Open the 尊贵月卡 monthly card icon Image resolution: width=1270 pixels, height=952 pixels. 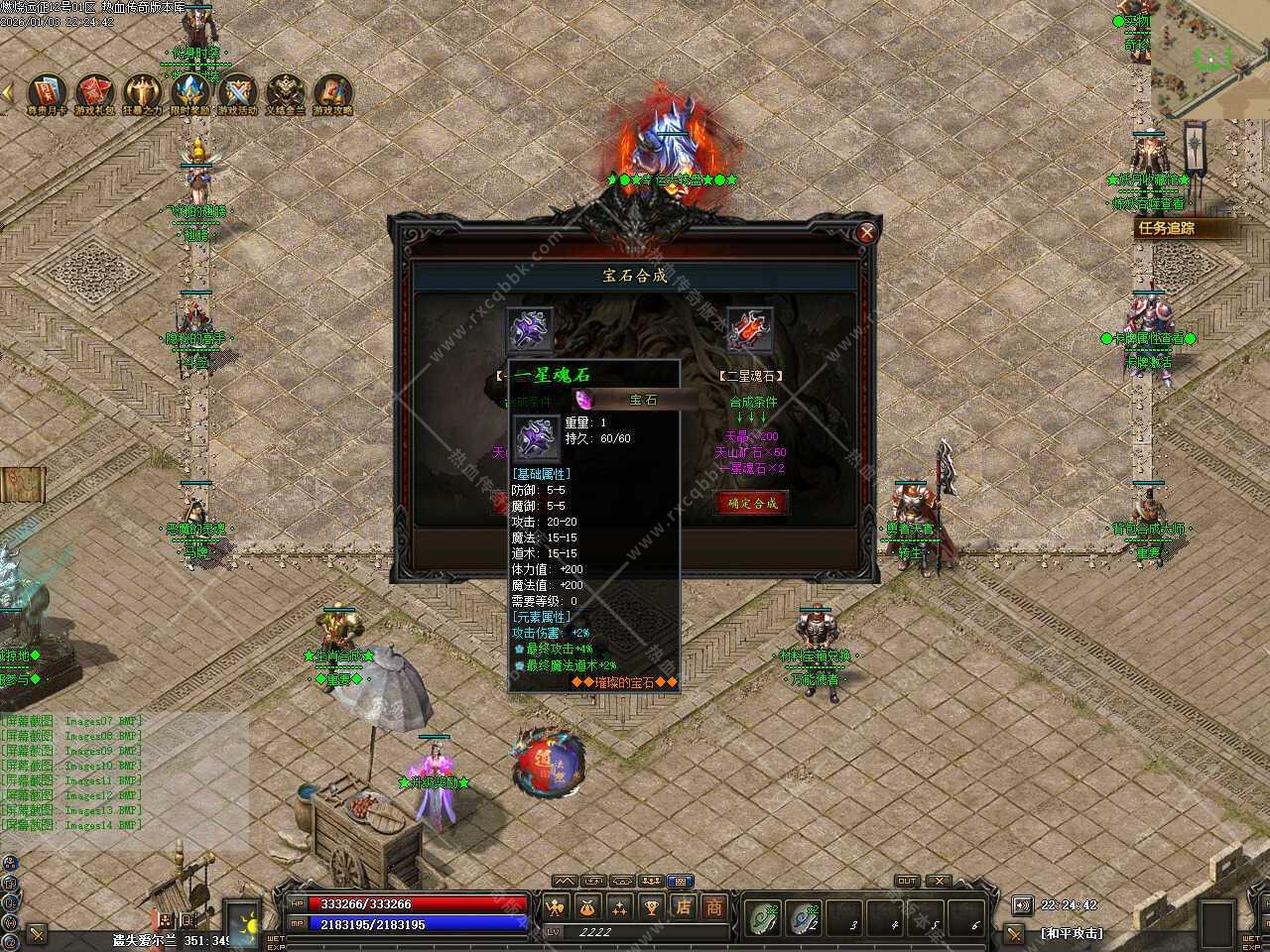(47, 93)
